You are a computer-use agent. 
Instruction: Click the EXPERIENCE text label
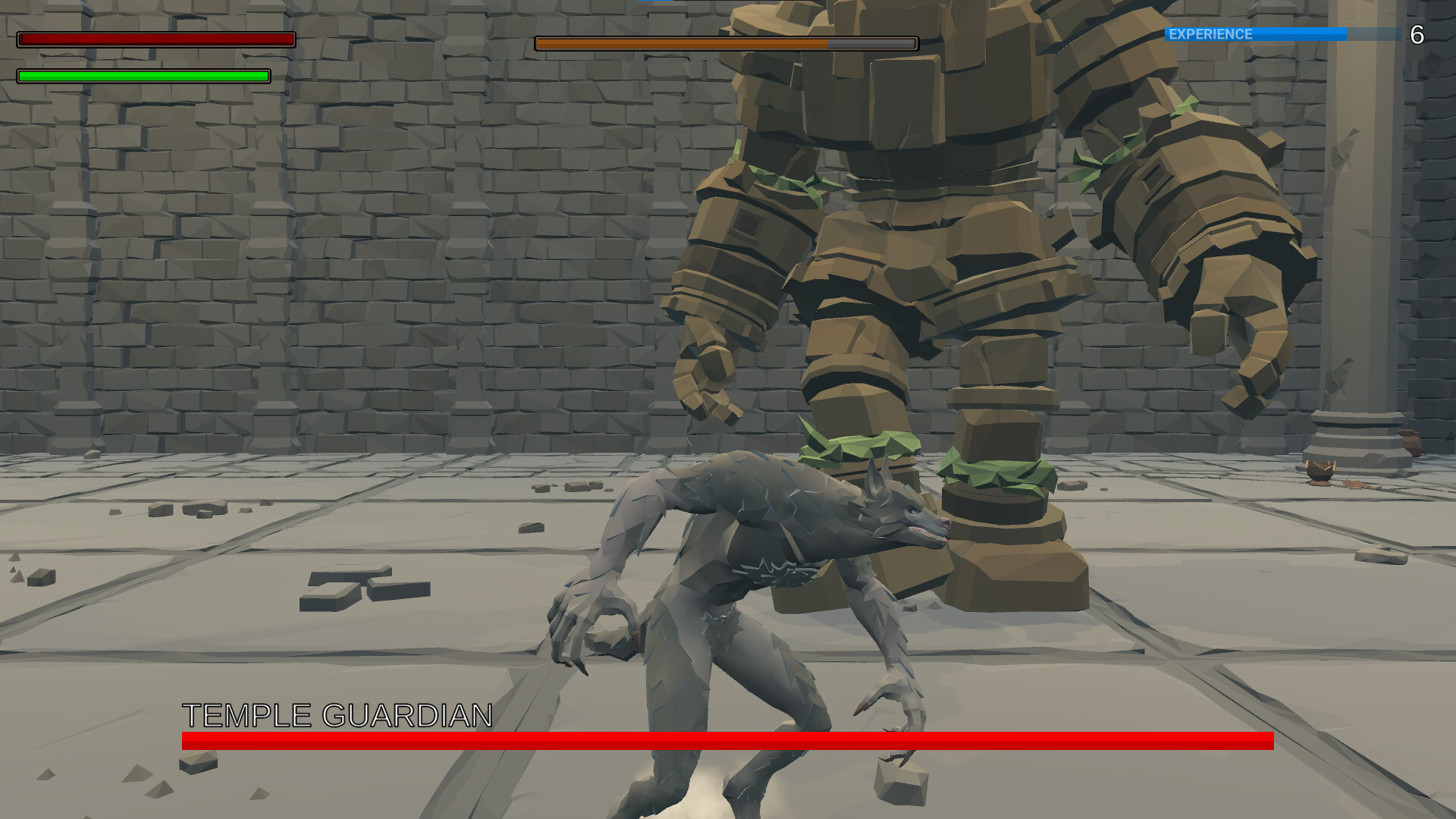[1209, 33]
